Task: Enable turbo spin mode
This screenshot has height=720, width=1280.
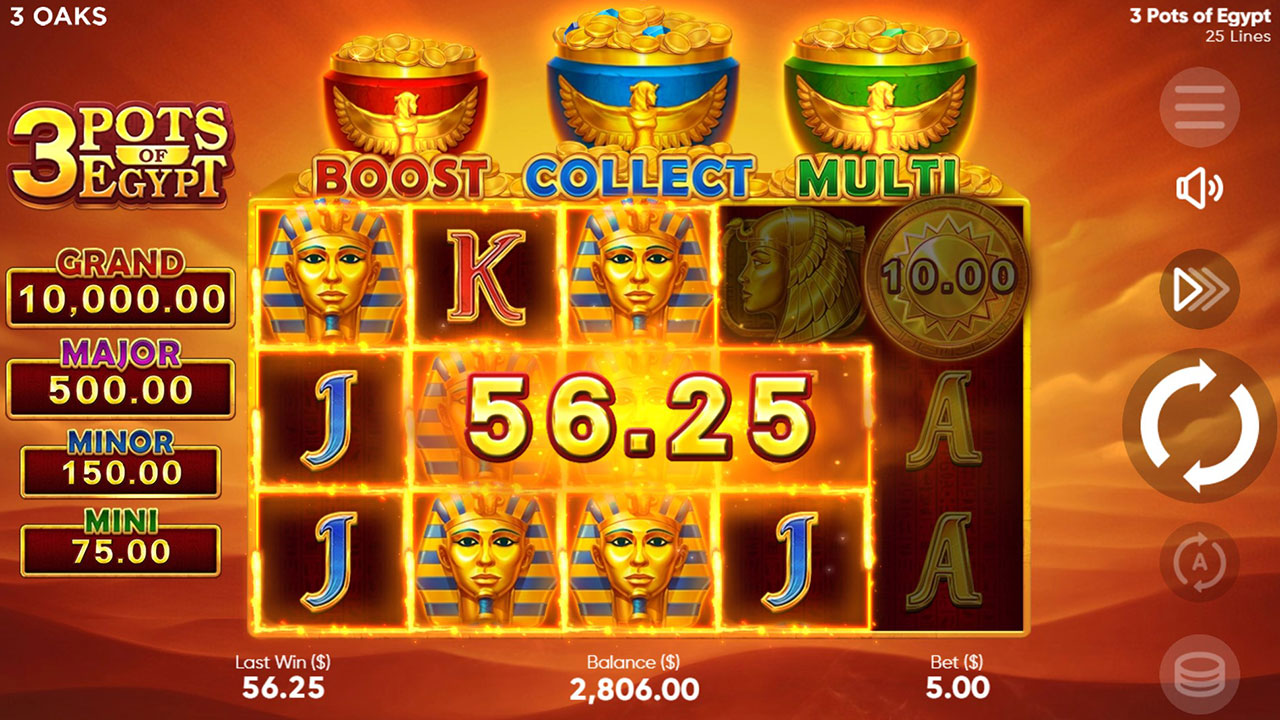Action: point(1198,288)
